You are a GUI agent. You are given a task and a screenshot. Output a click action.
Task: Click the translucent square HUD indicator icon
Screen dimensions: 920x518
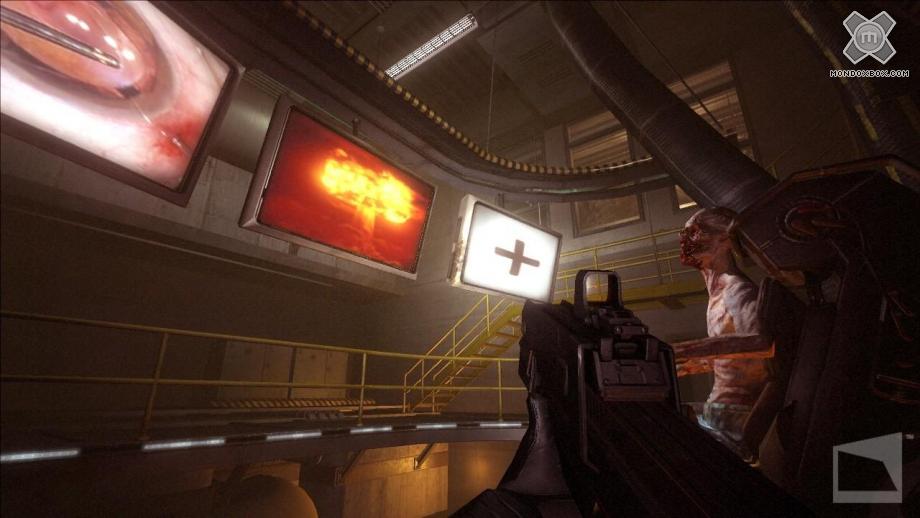point(867,467)
